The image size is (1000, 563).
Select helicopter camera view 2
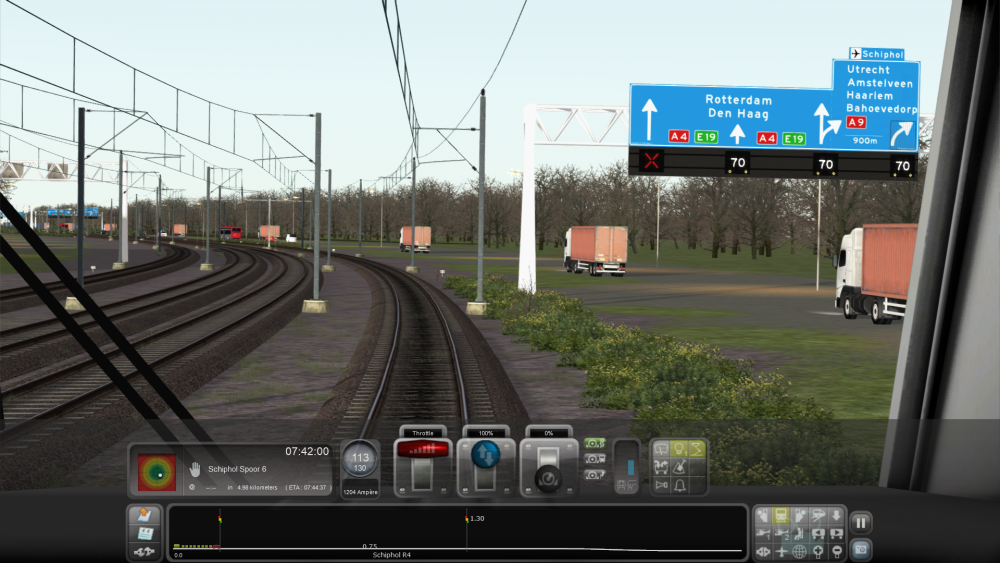click(781, 534)
